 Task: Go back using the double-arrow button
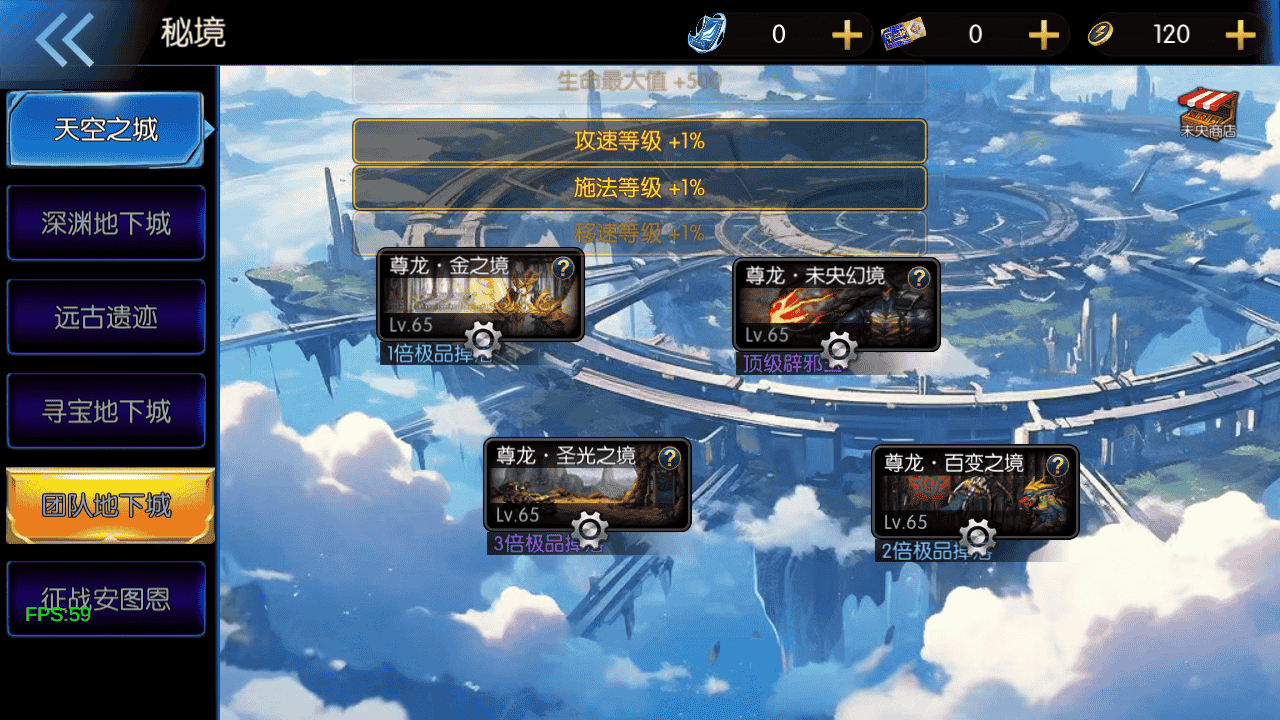click(x=65, y=40)
